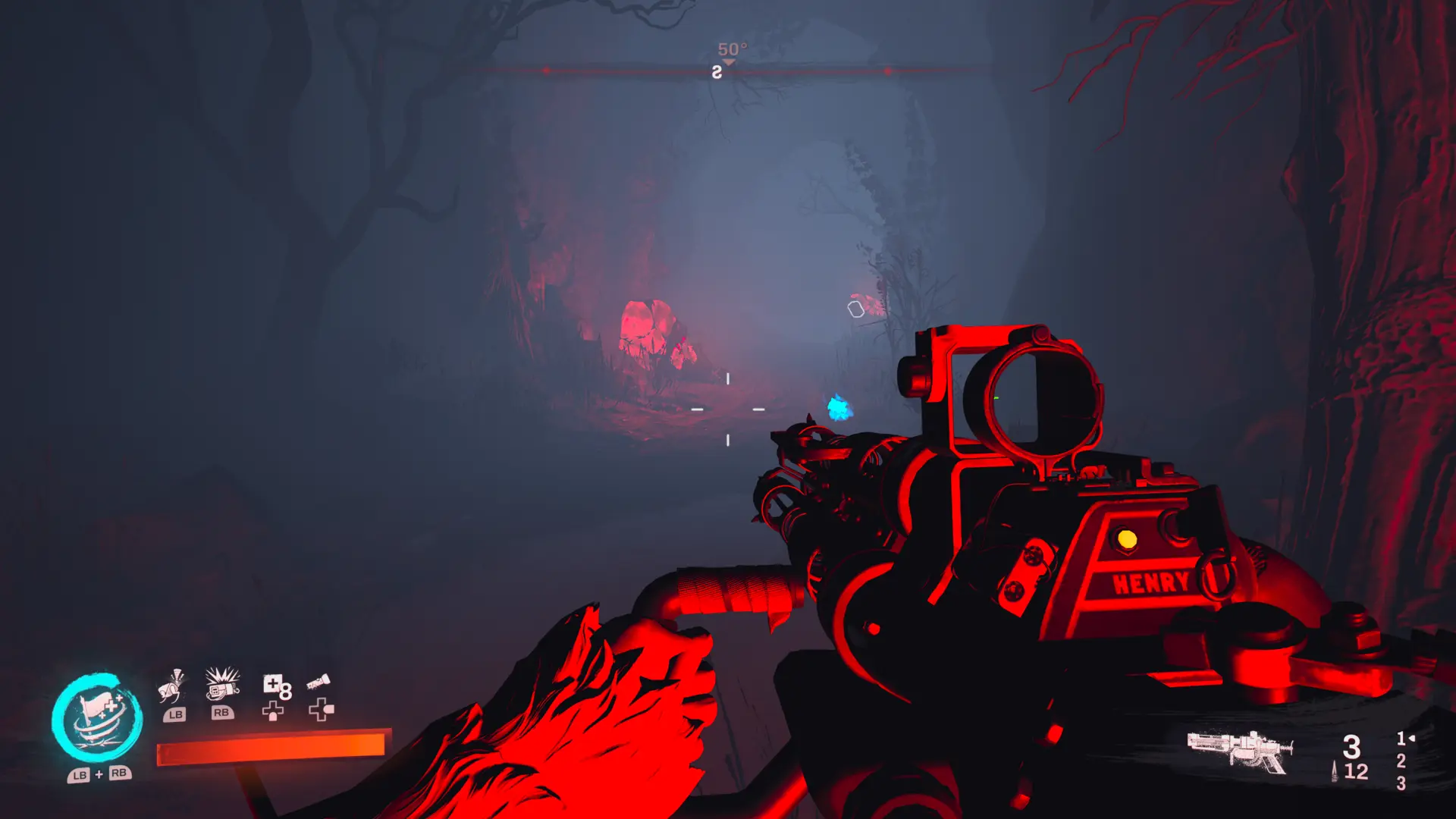Click the 50° heading readout on the compass
The image size is (1456, 819).
tap(733, 47)
